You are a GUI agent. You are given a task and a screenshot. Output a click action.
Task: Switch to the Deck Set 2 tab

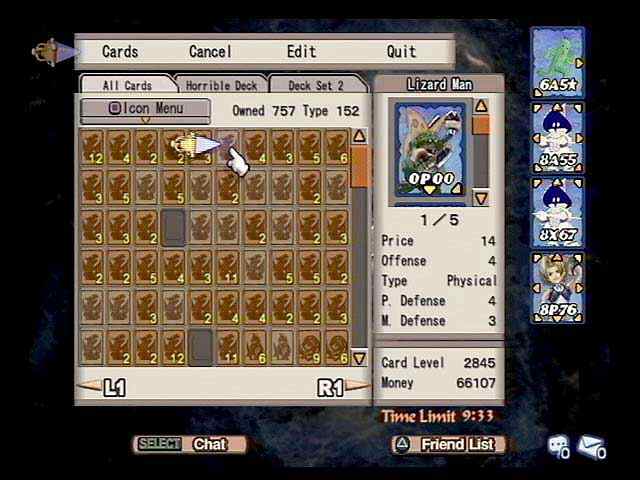coord(315,85)
